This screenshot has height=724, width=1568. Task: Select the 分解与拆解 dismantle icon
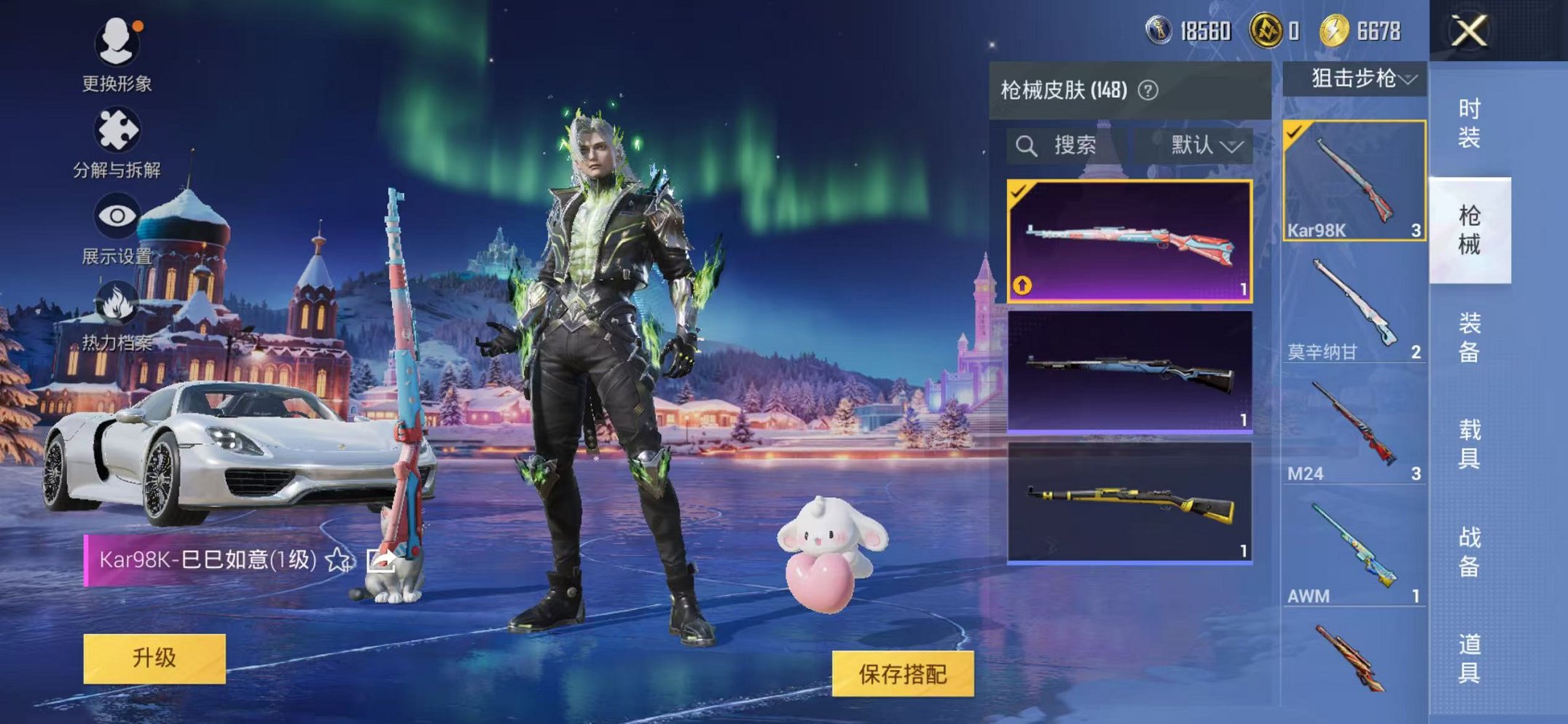pos(117,131)
